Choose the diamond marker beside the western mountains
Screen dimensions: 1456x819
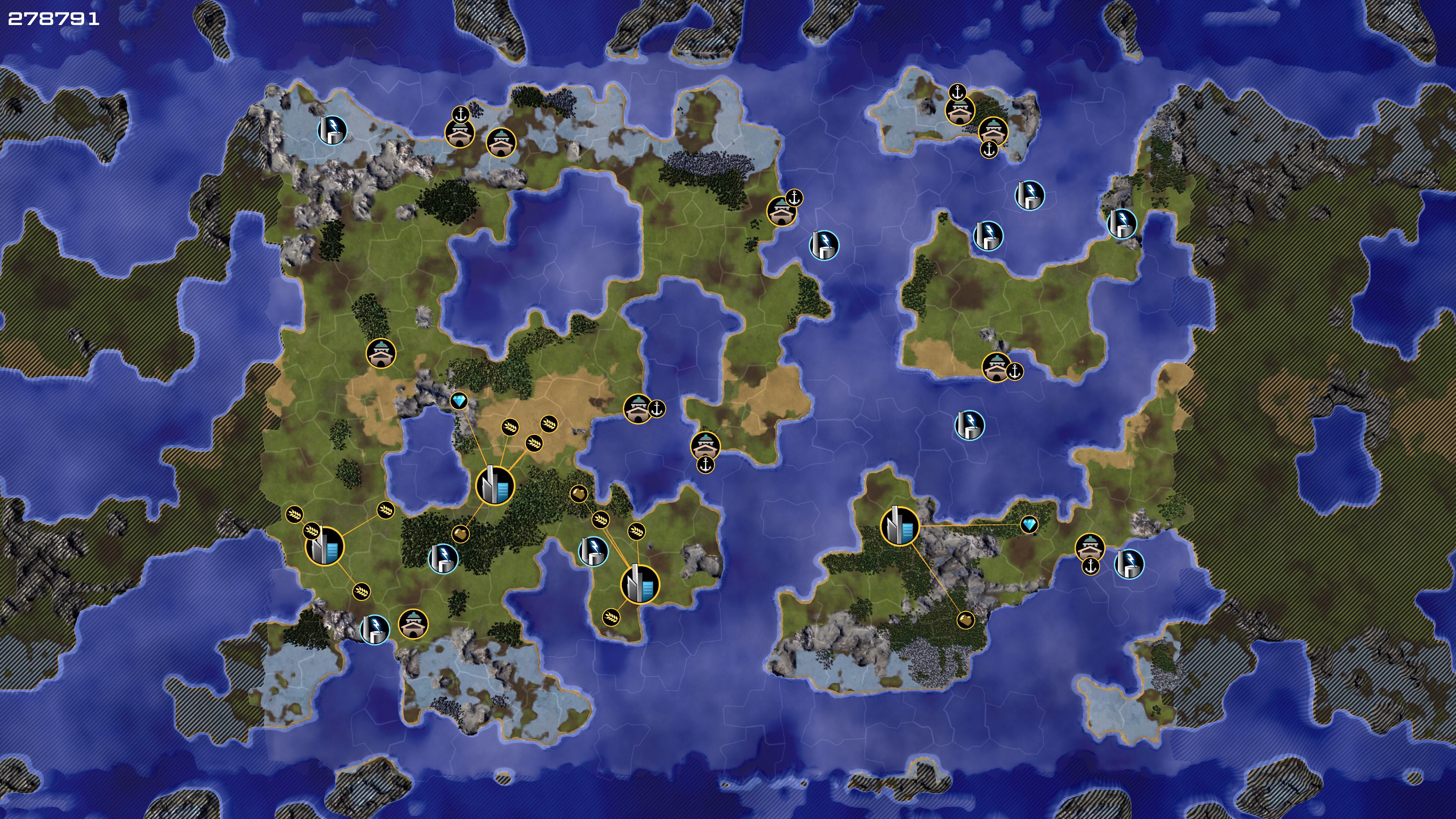pos(459,402)
